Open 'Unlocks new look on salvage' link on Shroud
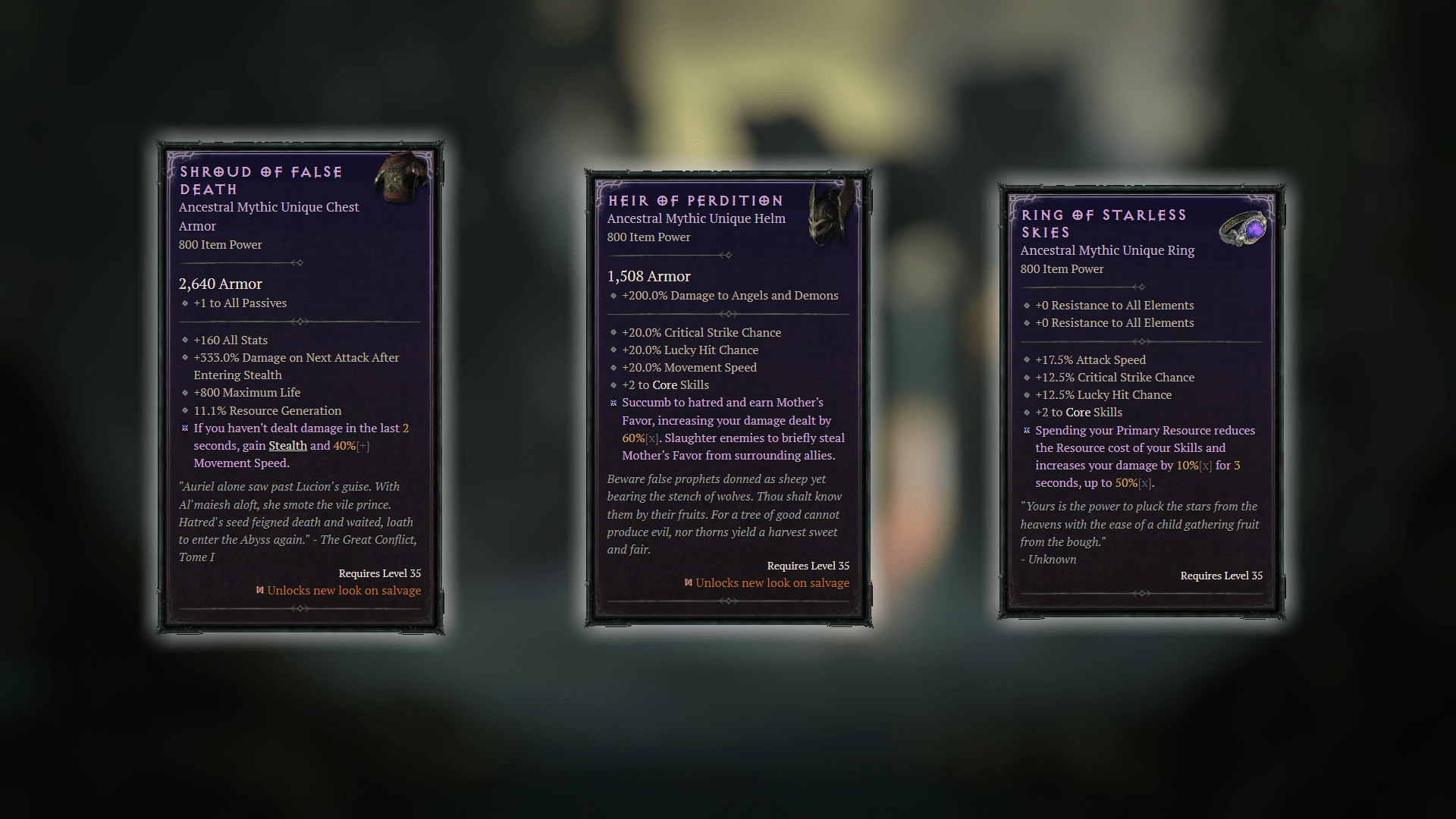Image resolution: width=1456 pixels, height=819 pixels. (x=345, y=590)
